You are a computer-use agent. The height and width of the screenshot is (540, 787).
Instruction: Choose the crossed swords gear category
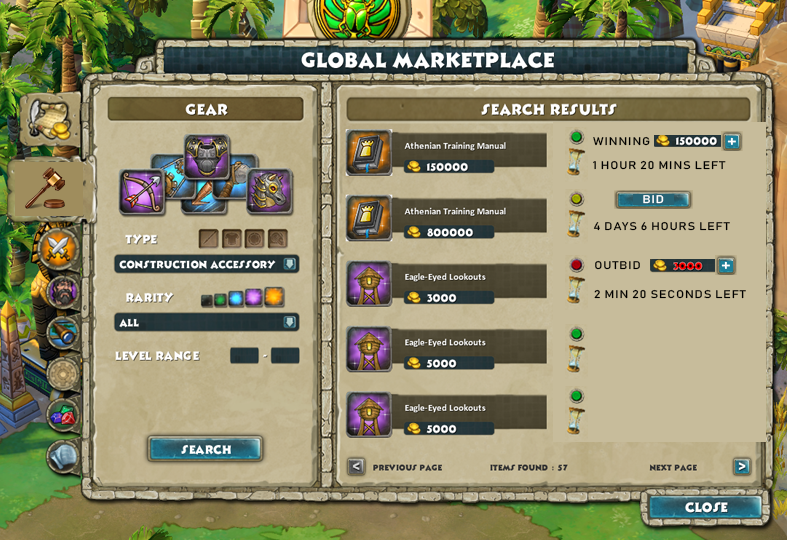click(x=59, y=247)
